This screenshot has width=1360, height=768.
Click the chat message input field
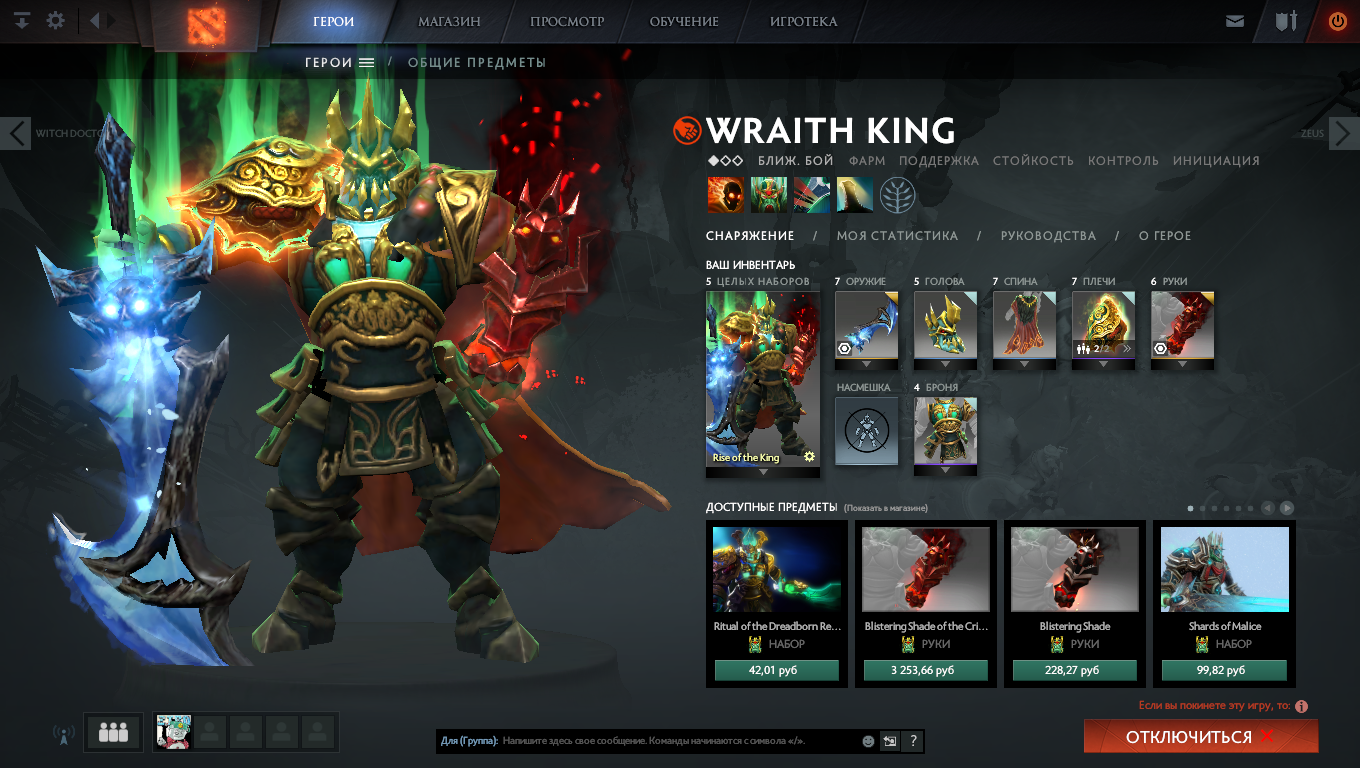[x=680, y=741]
